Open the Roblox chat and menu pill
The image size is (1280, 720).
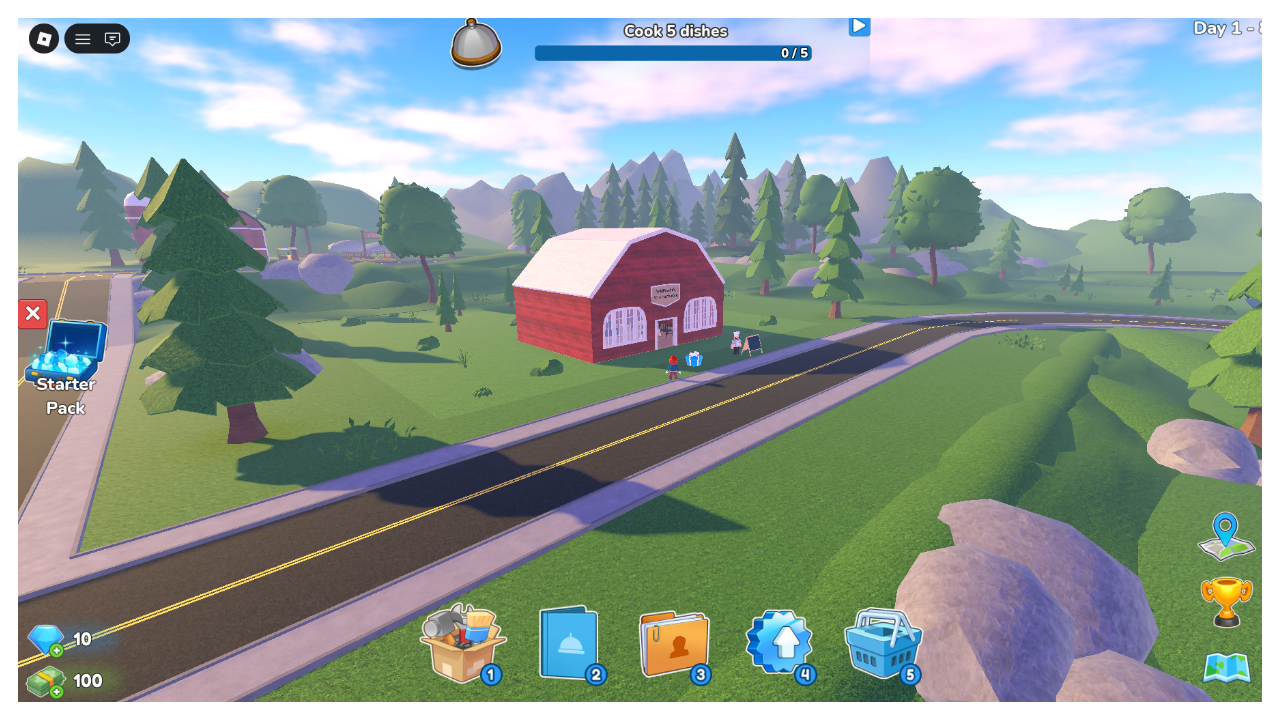coord(97,39)
